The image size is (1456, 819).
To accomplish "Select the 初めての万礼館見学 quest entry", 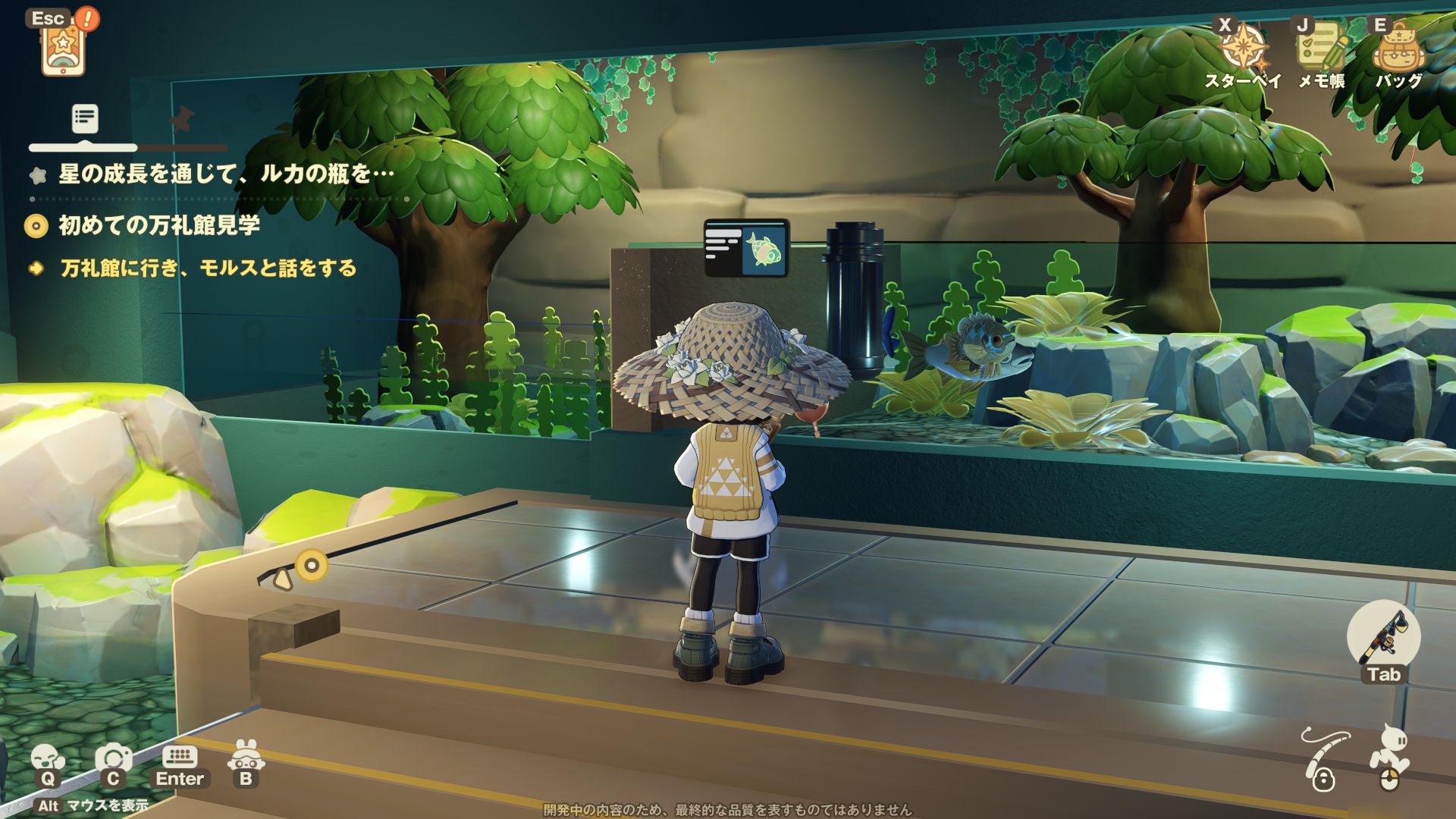I will click(159, 225).
